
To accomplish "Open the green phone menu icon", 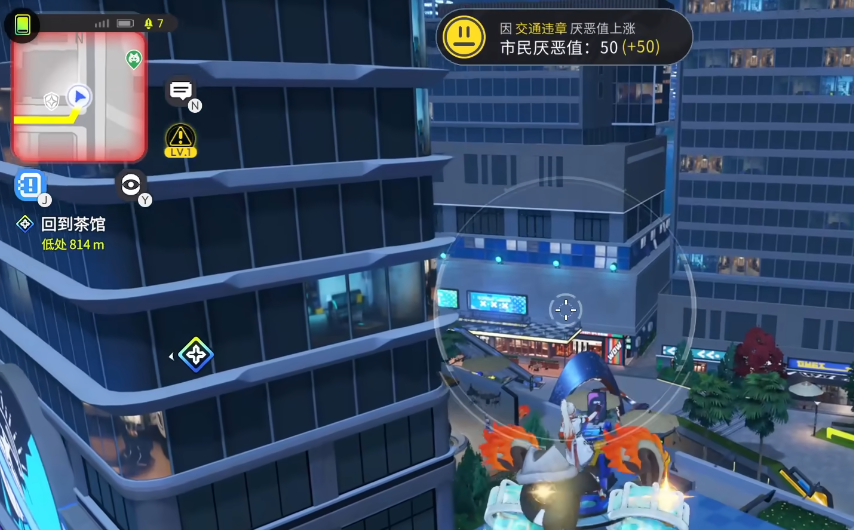I will coord(23,24).
